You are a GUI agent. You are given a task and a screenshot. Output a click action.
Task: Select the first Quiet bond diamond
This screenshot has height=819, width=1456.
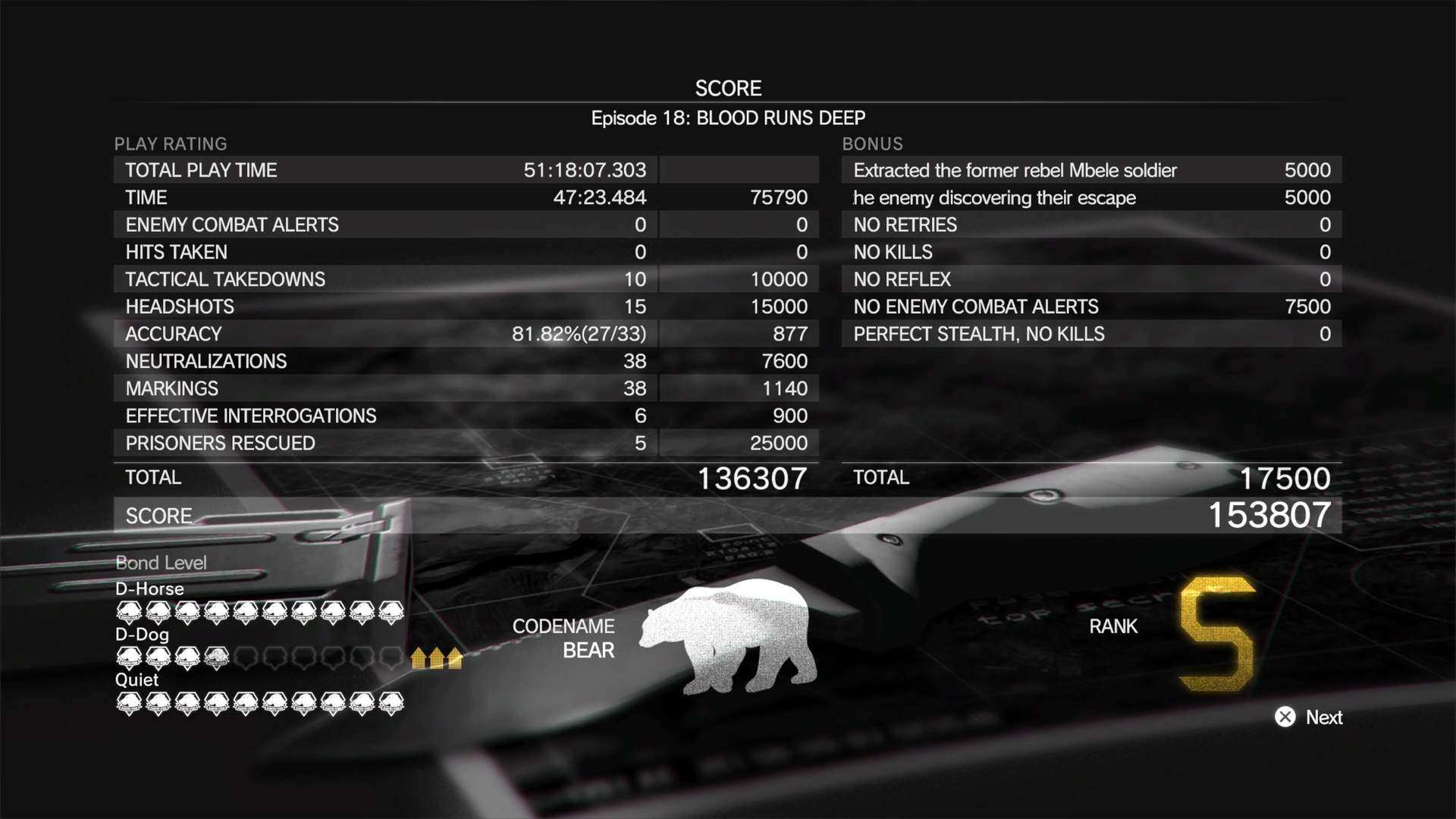point(129,704)
